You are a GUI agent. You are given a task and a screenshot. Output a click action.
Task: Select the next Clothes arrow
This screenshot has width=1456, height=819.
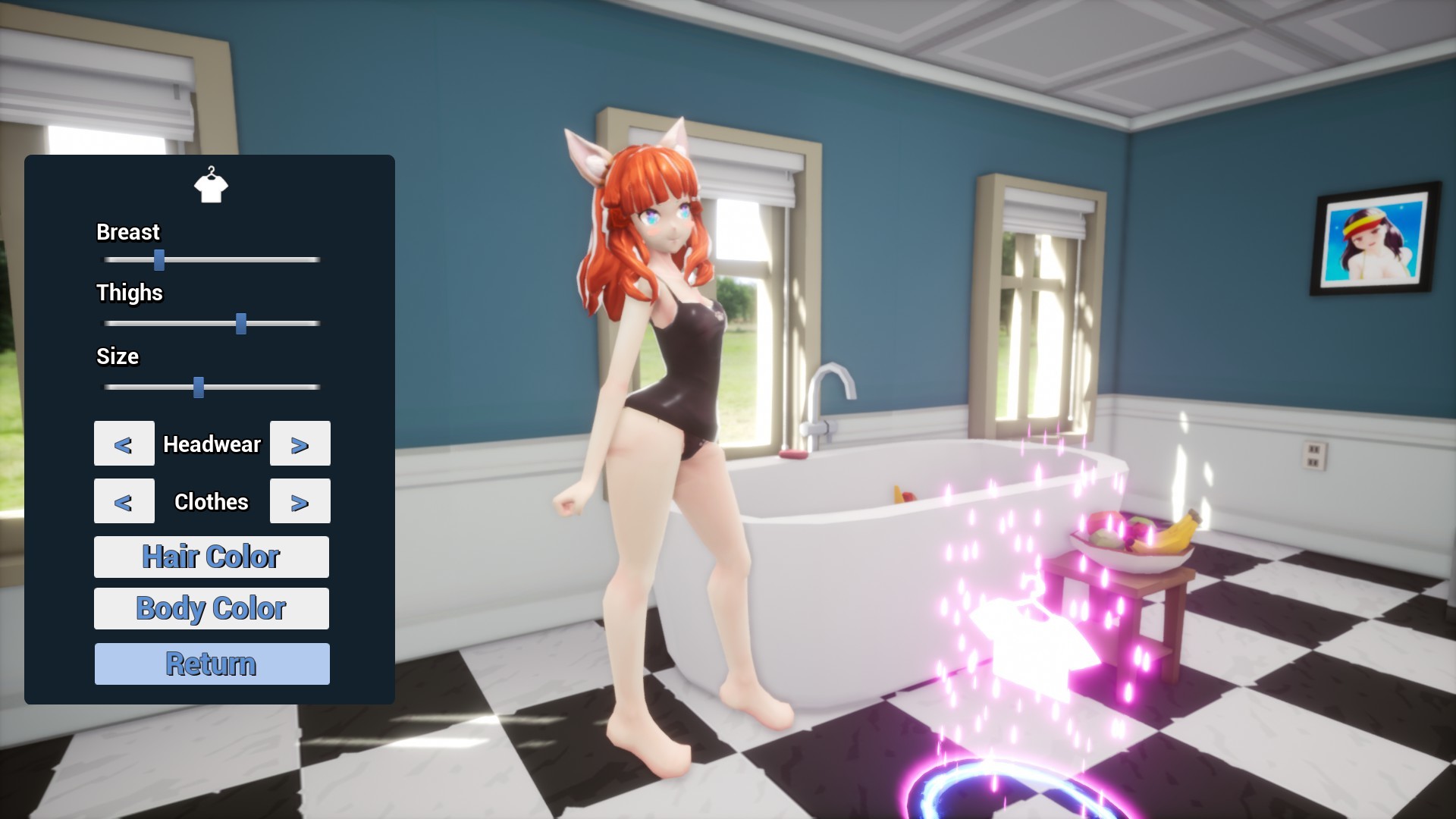(300, 500)
